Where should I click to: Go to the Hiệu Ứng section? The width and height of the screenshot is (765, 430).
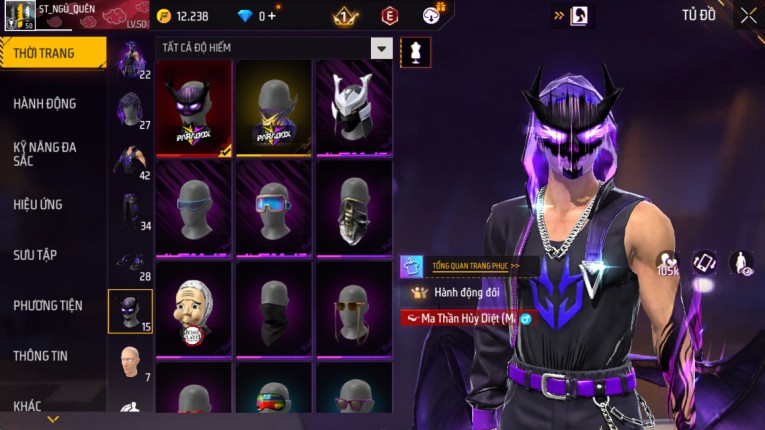[39, 205]
